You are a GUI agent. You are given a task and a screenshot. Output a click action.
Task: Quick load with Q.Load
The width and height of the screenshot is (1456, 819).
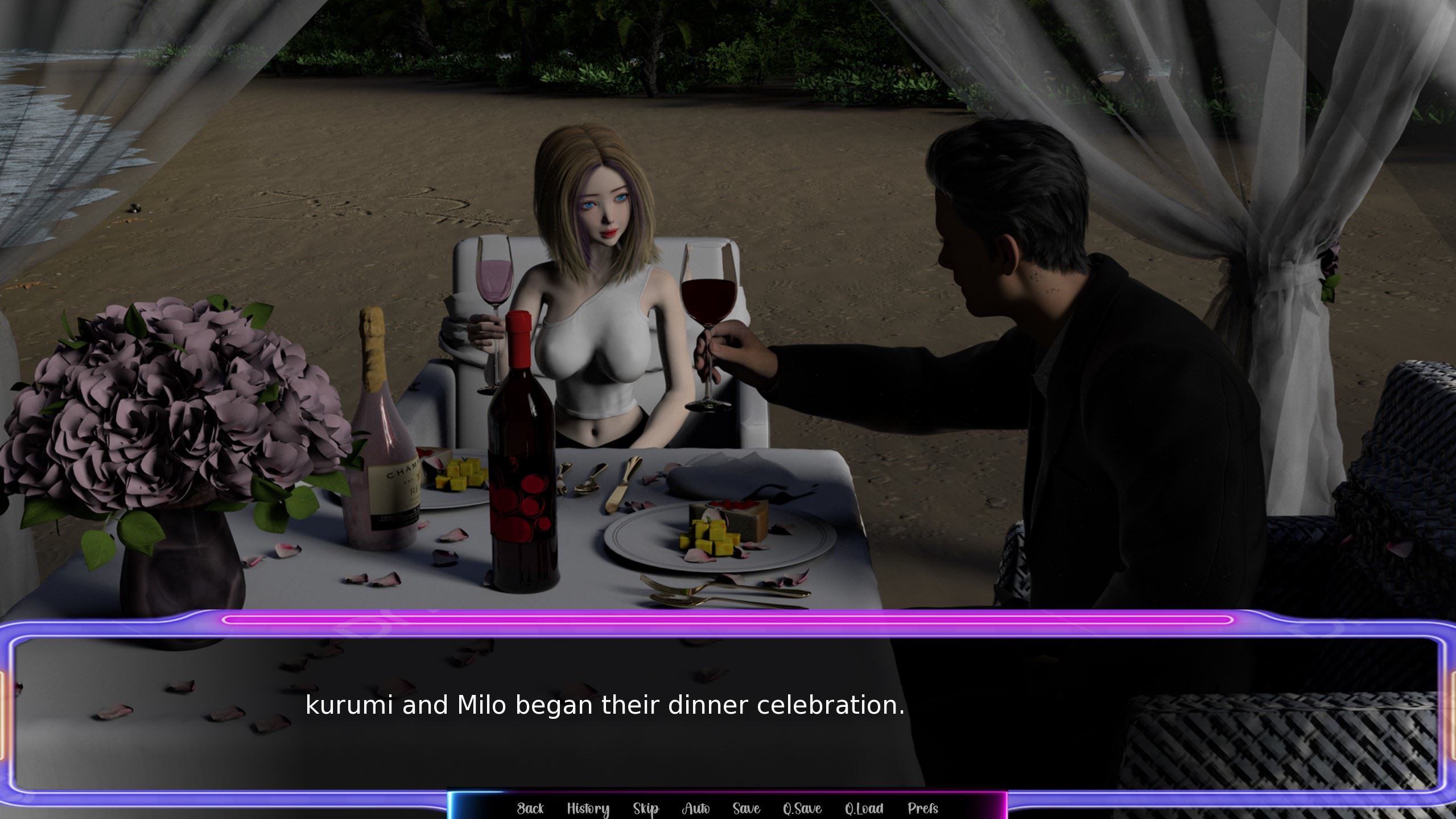864,808
